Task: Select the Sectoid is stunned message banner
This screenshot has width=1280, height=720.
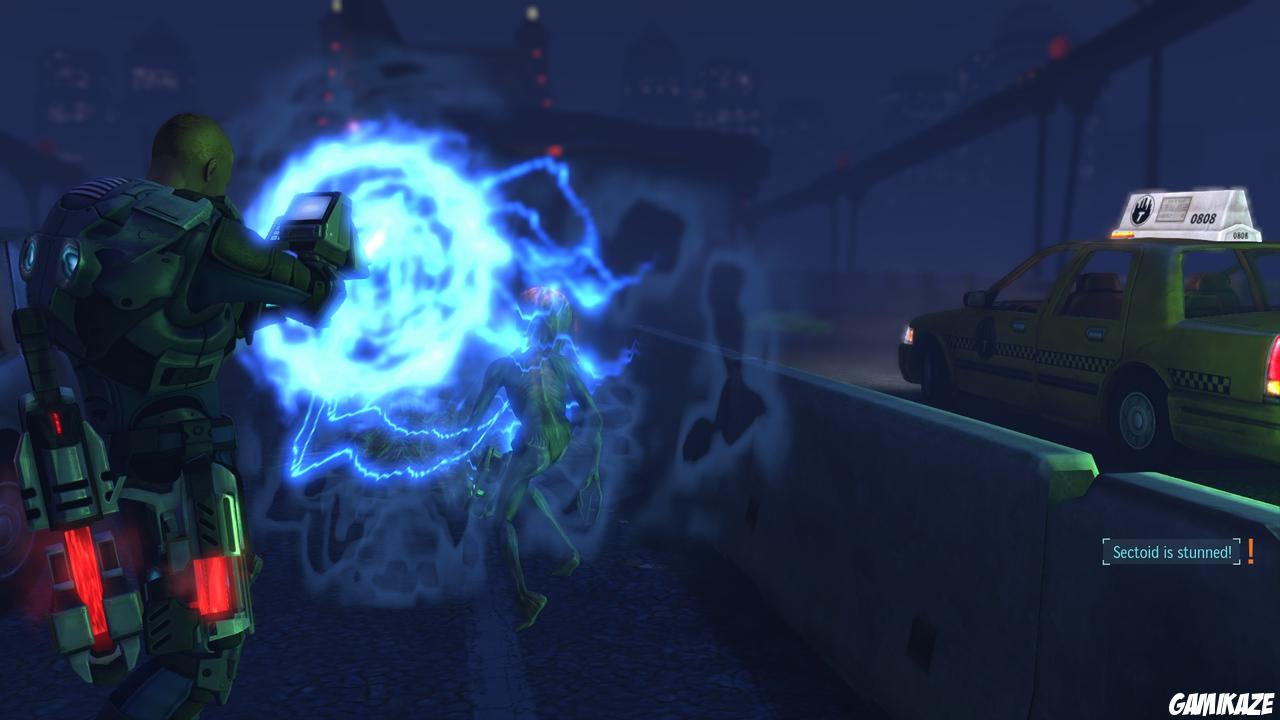Action: click(1172, 551)
